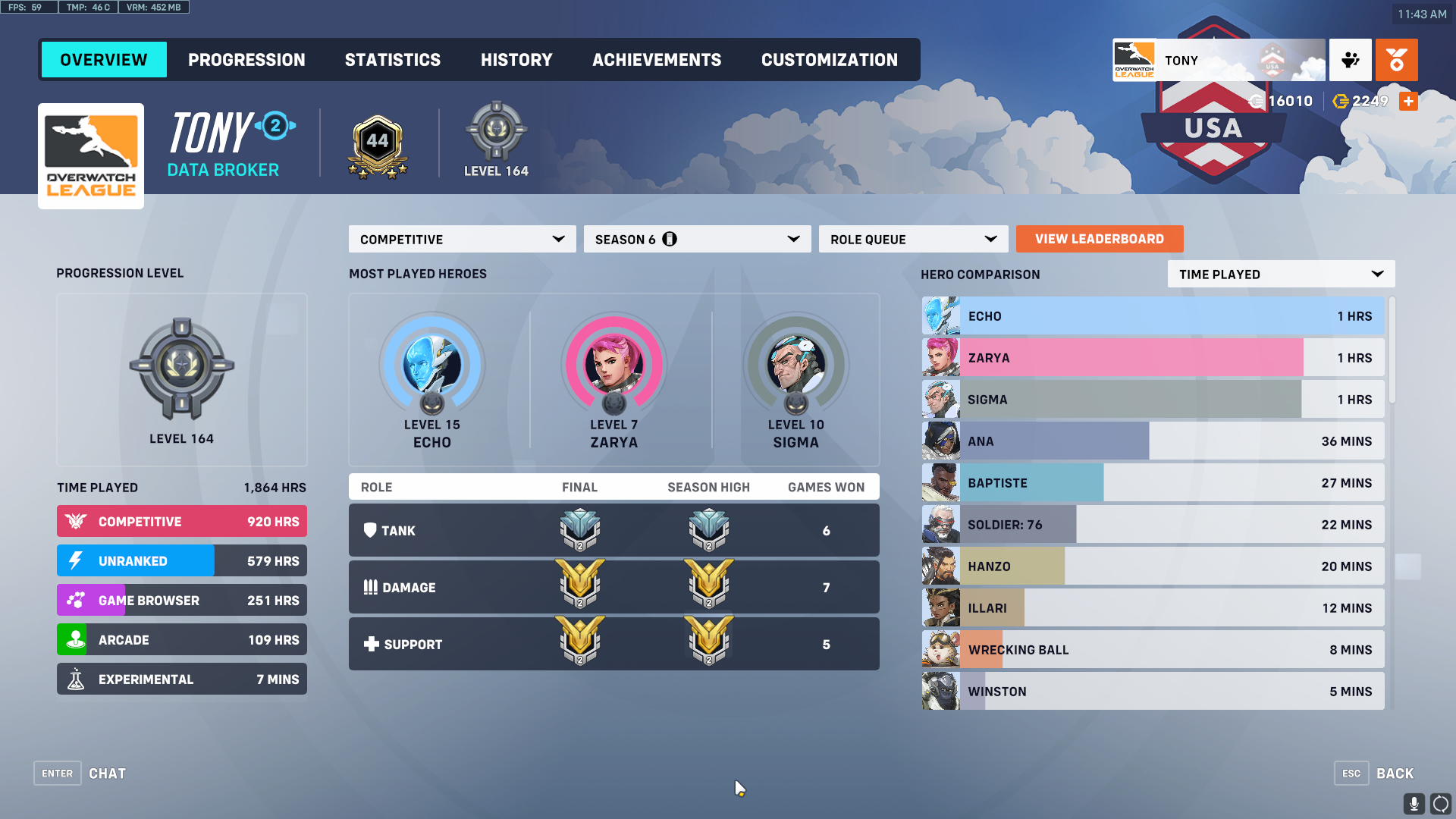This screenshot has width=1456, height=819.
Task: Open the shop via orange Overwatch League icon
Action: point(1397,60)
